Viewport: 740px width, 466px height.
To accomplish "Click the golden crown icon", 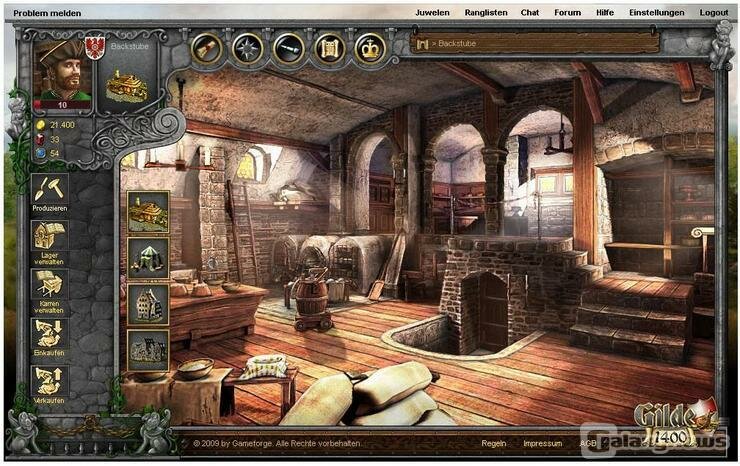I will coord(370,47).
